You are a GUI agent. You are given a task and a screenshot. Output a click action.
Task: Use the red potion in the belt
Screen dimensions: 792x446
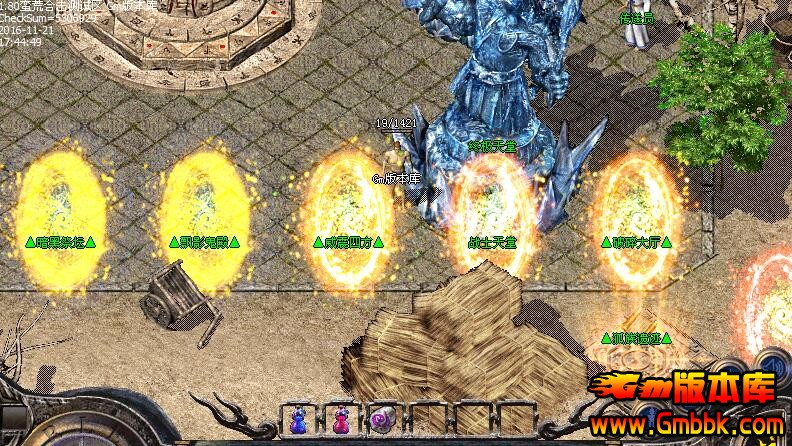point(341,421)
